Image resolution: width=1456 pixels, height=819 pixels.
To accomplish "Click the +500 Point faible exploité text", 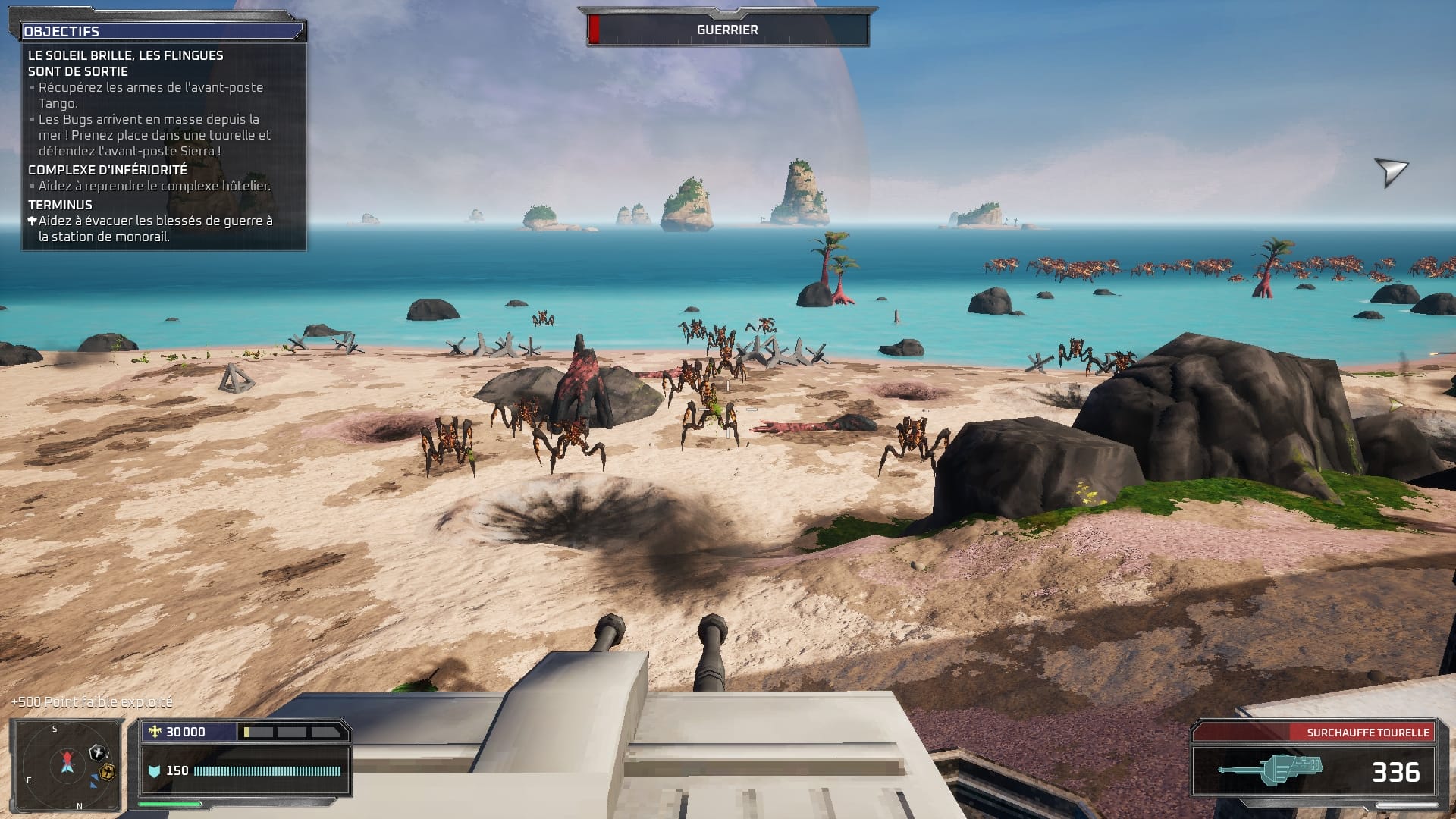I will 90,702.
